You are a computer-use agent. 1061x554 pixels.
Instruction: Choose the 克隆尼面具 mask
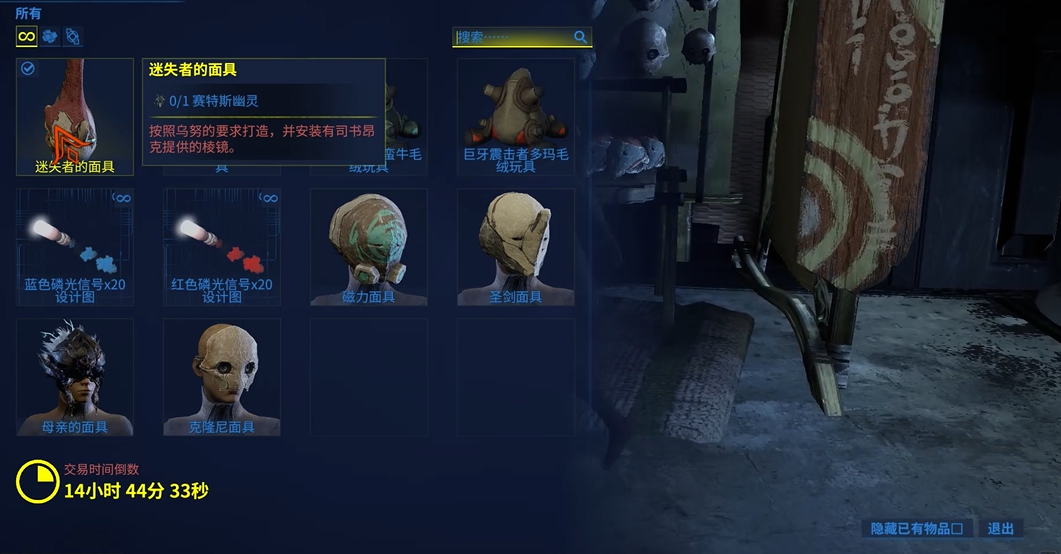(222, 377)
